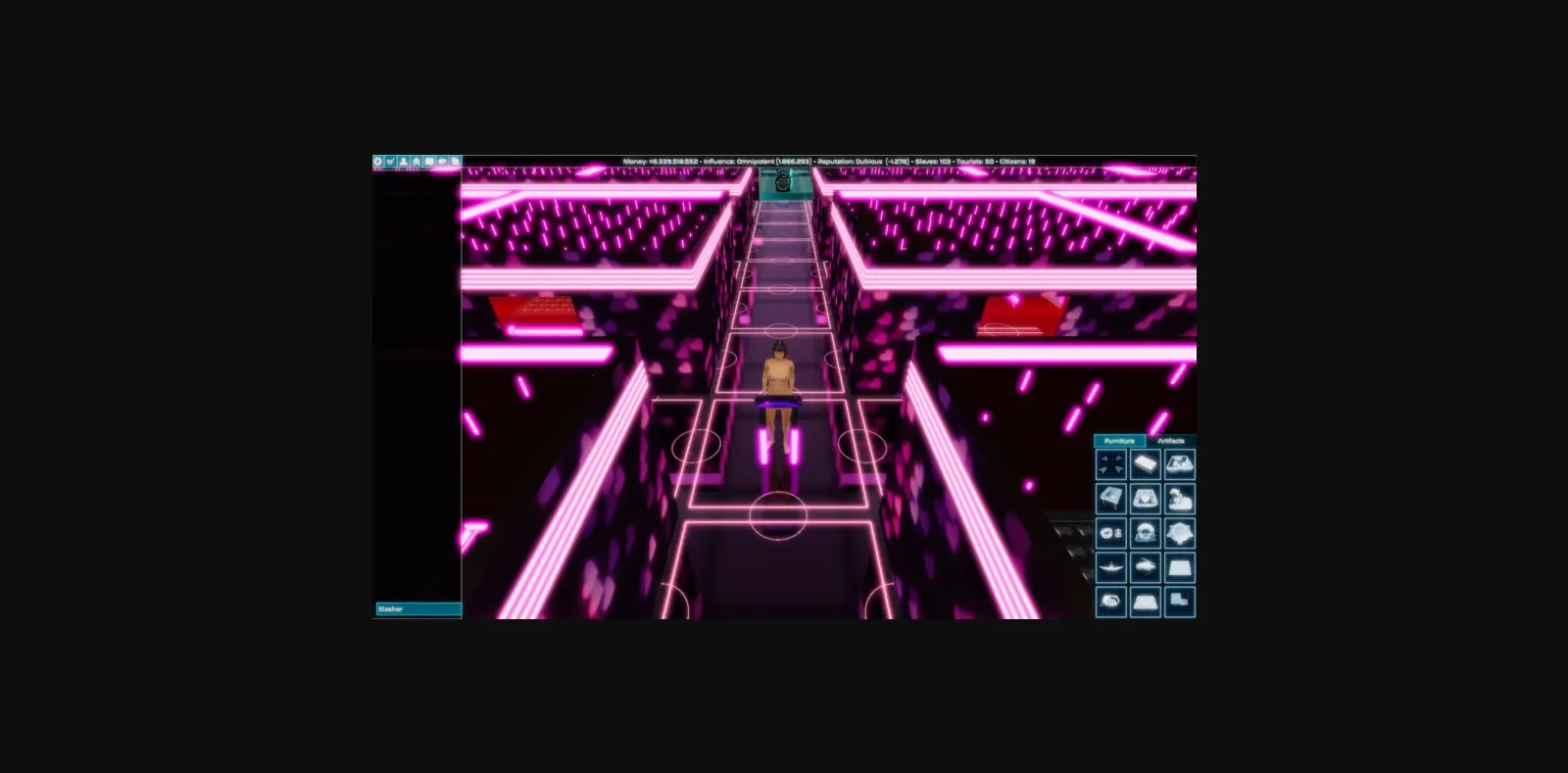Select the flat platform icon in the Furniture grid
This screenshot has width=1568, height=773.
coord(1179,566)
